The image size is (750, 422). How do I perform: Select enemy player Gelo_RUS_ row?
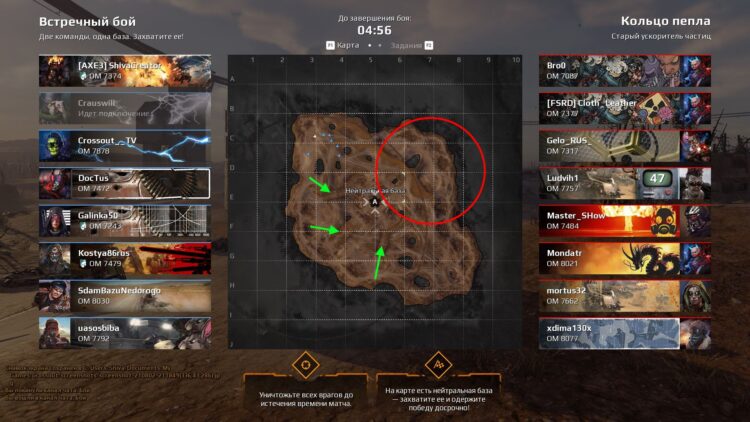(624, 146)
